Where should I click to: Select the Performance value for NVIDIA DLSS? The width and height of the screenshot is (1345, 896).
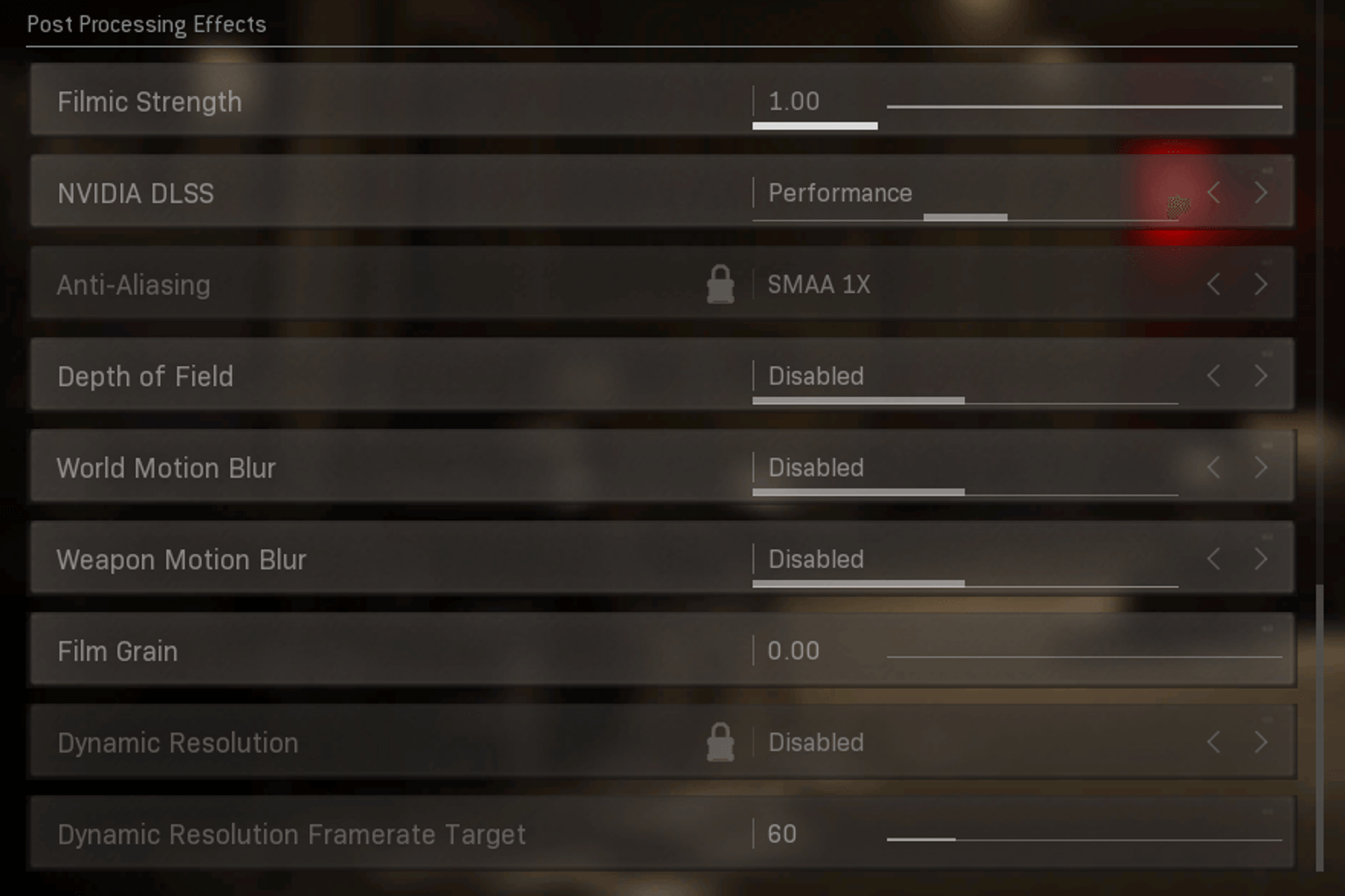(x=840, y=193)
